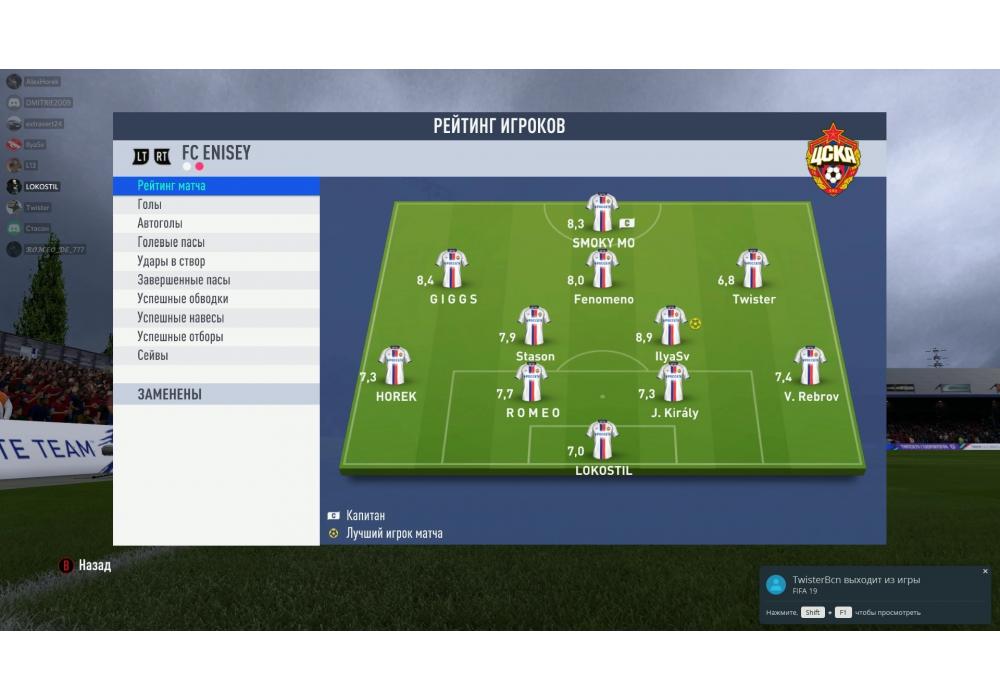Image resolution: width=1000 pixels, height=700 pixels.
Task: Select Fenomeno on the formation
Action: click(602, 269)
